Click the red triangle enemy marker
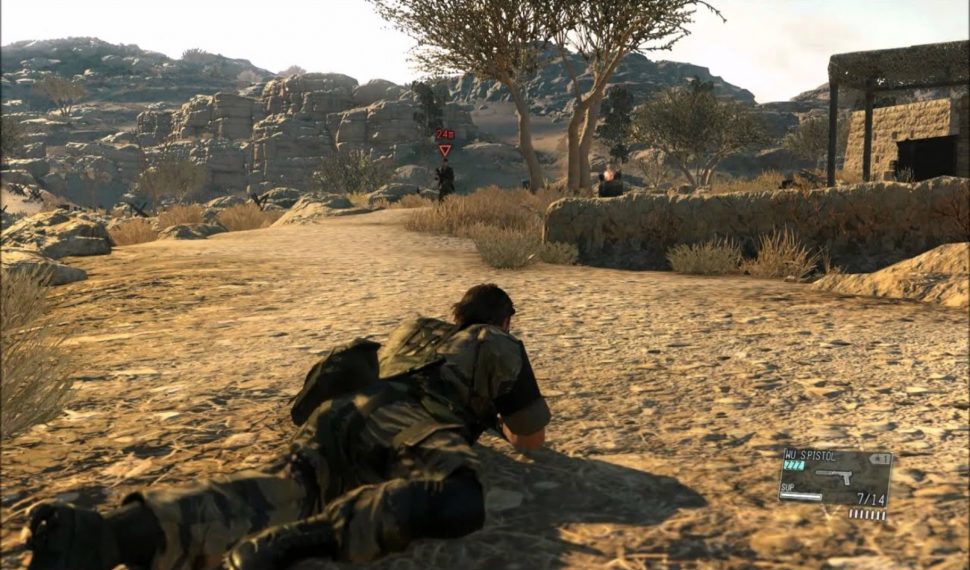The image size is (970, 570). 445,150
